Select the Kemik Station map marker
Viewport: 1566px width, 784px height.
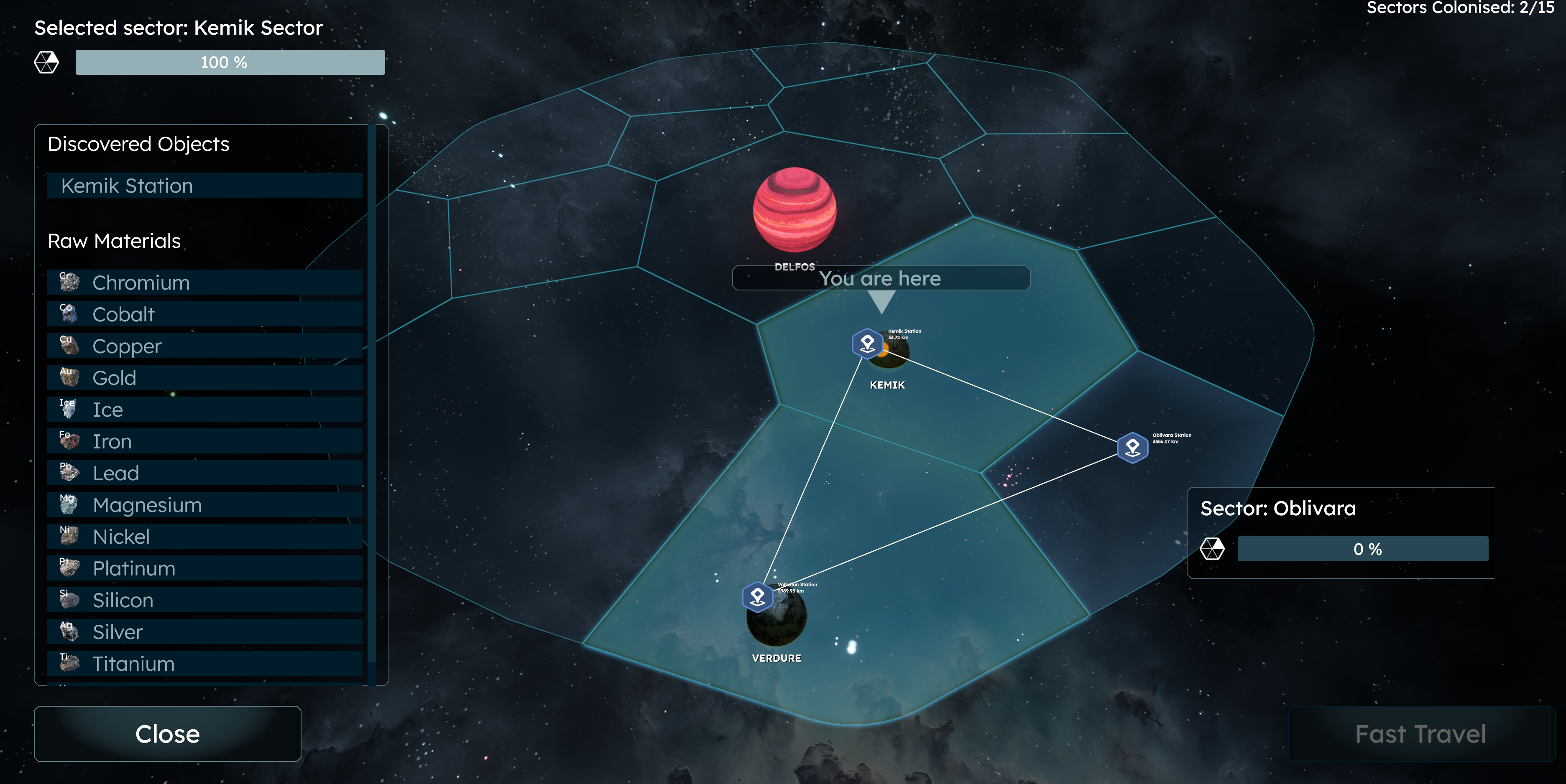coord(868,344)
